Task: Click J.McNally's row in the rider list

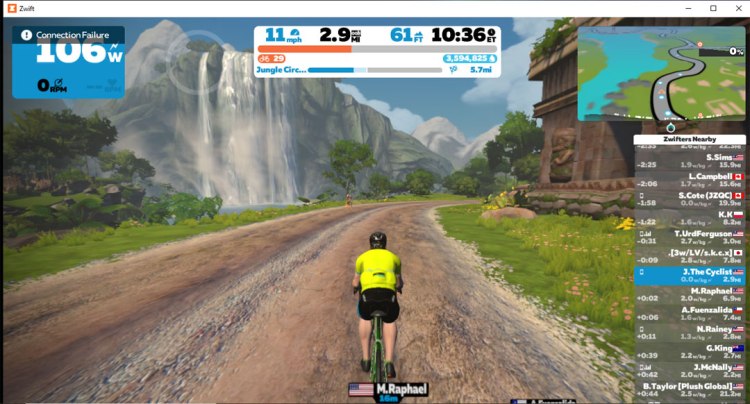Action: click(x=690, y=370)
